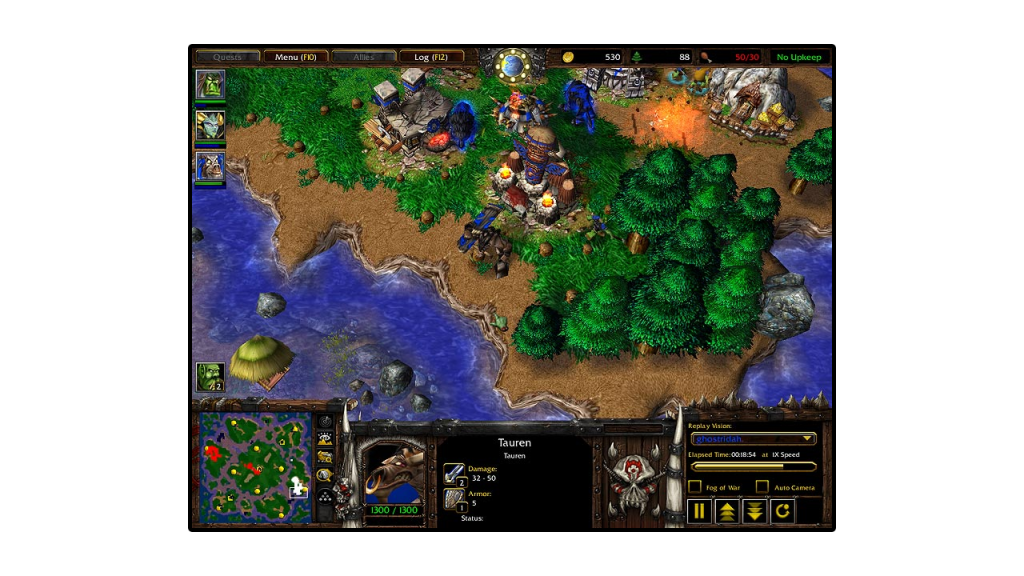1024x576 pixels.
Task: Select the green orc hero portrait
Action: [210, 85]
